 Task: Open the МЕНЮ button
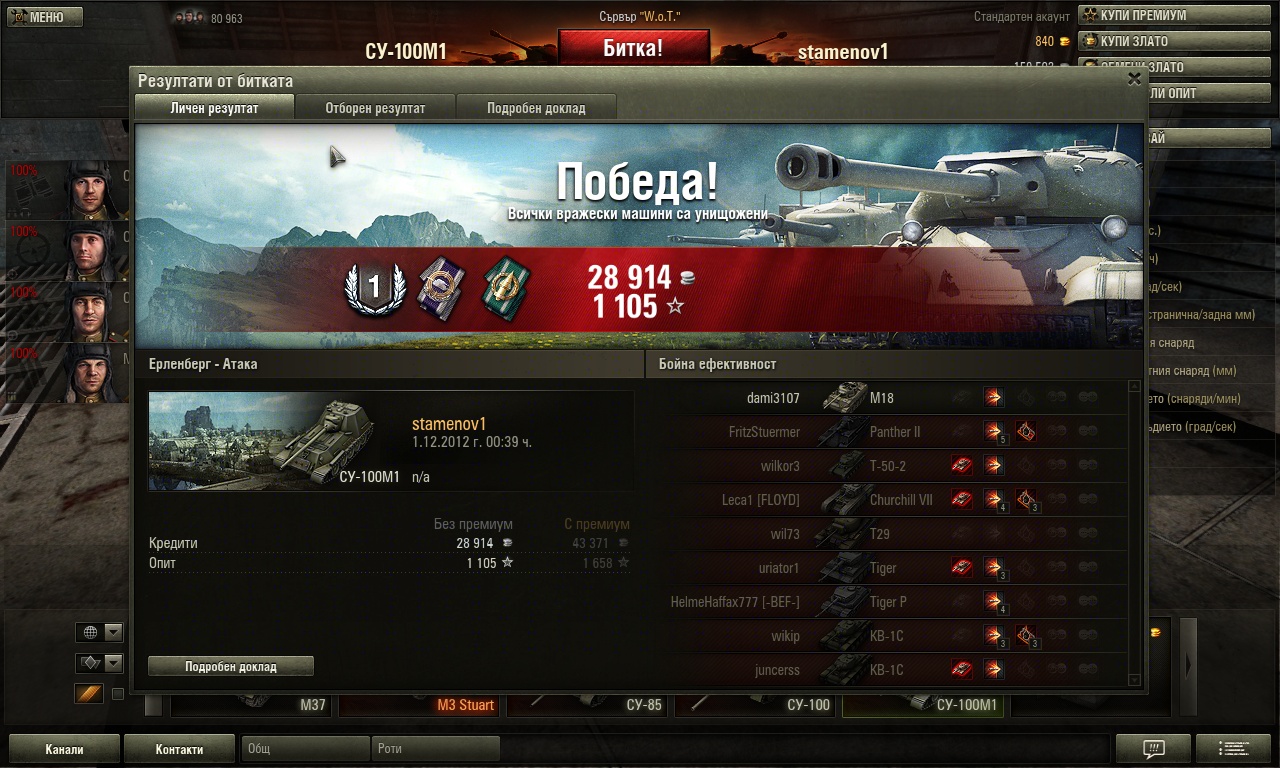click(x=42, y=17)
